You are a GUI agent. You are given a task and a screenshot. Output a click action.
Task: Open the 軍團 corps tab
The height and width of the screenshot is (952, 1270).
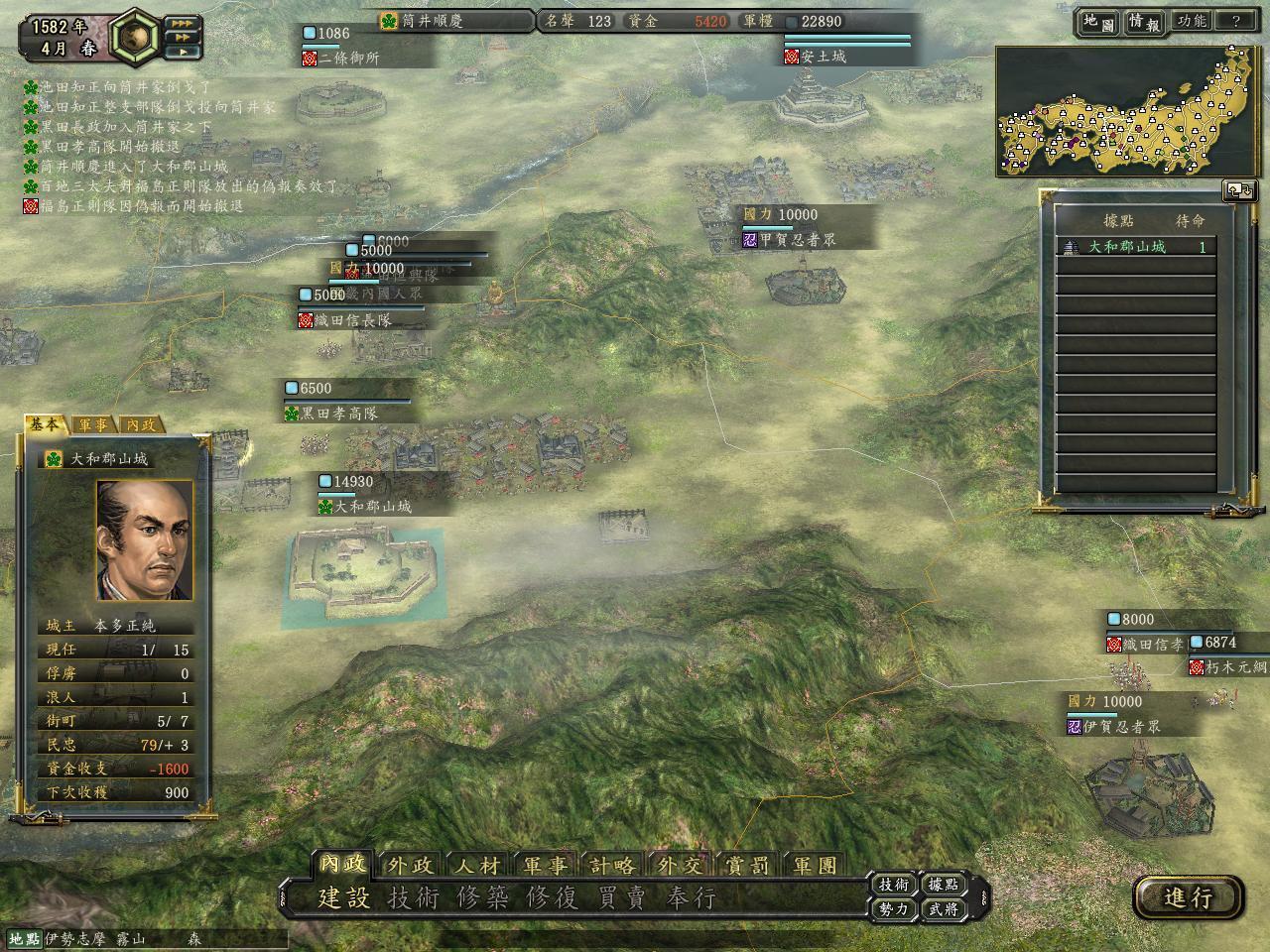coord(815,865)
